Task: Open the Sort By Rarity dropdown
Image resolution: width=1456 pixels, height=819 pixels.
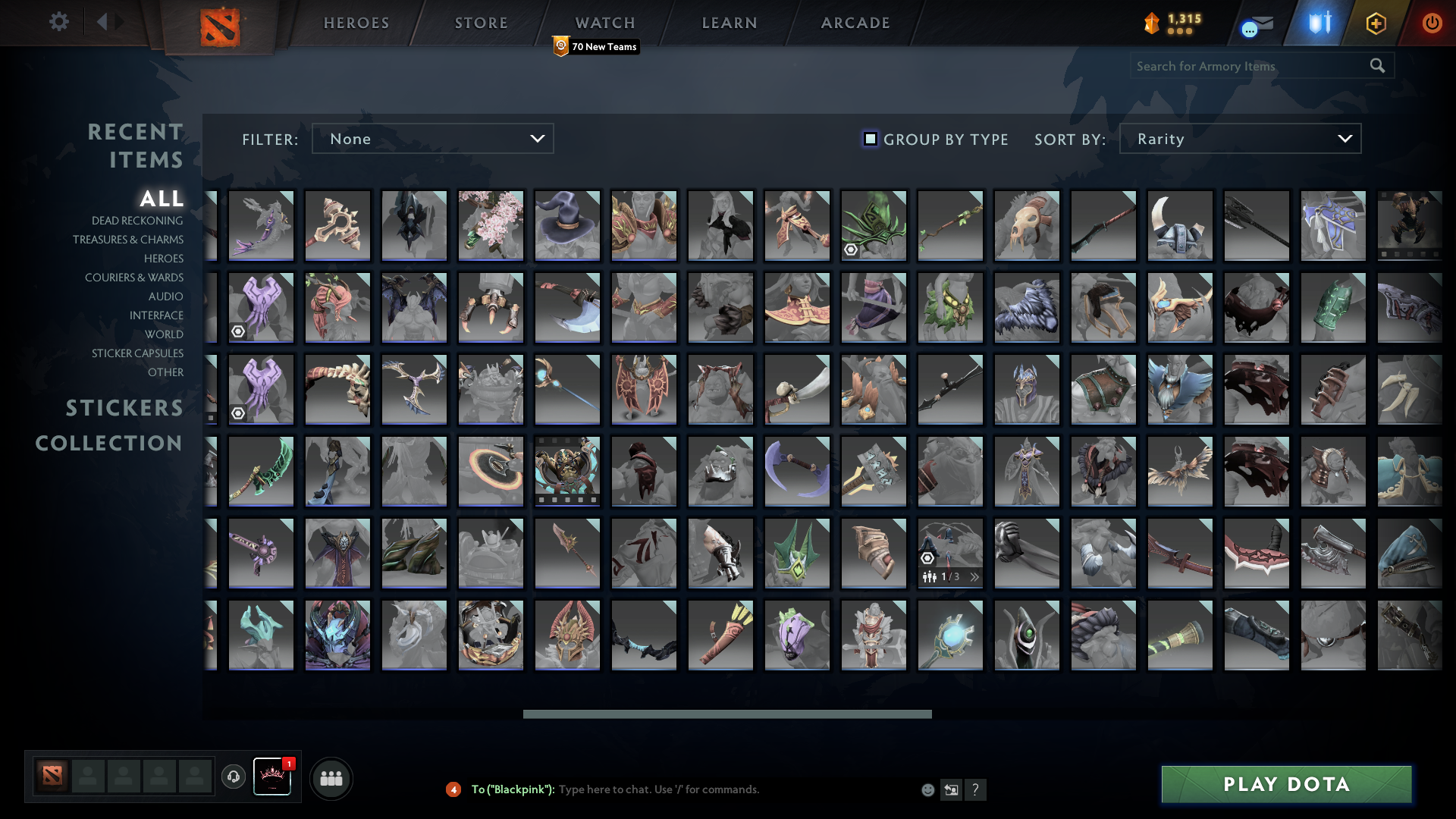Action: [1239, 139]
